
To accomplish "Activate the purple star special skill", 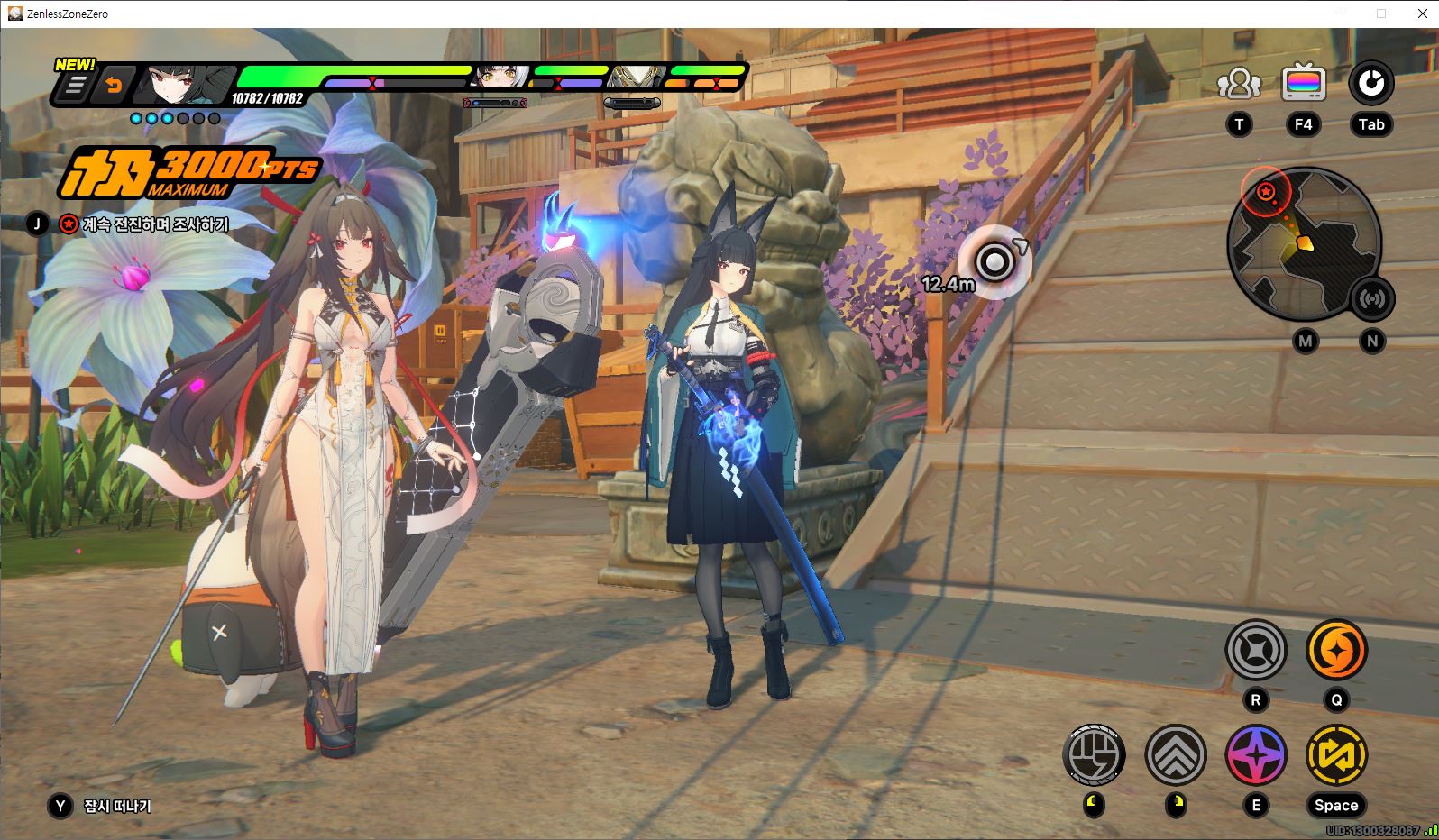I will 1256,754.
